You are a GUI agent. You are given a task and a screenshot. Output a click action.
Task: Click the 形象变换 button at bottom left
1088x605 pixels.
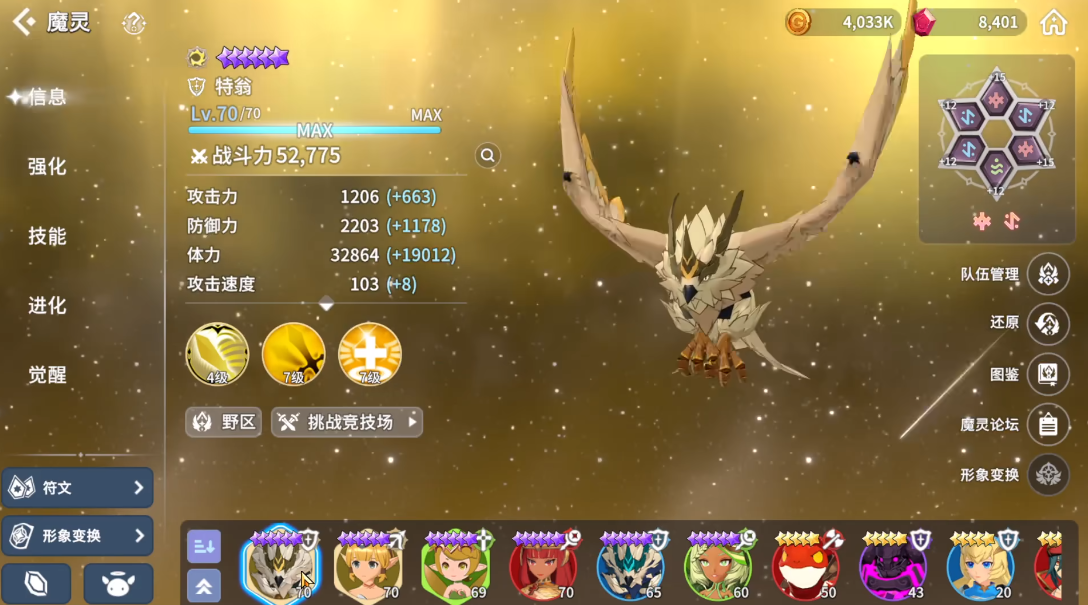(x=78, y=536)
